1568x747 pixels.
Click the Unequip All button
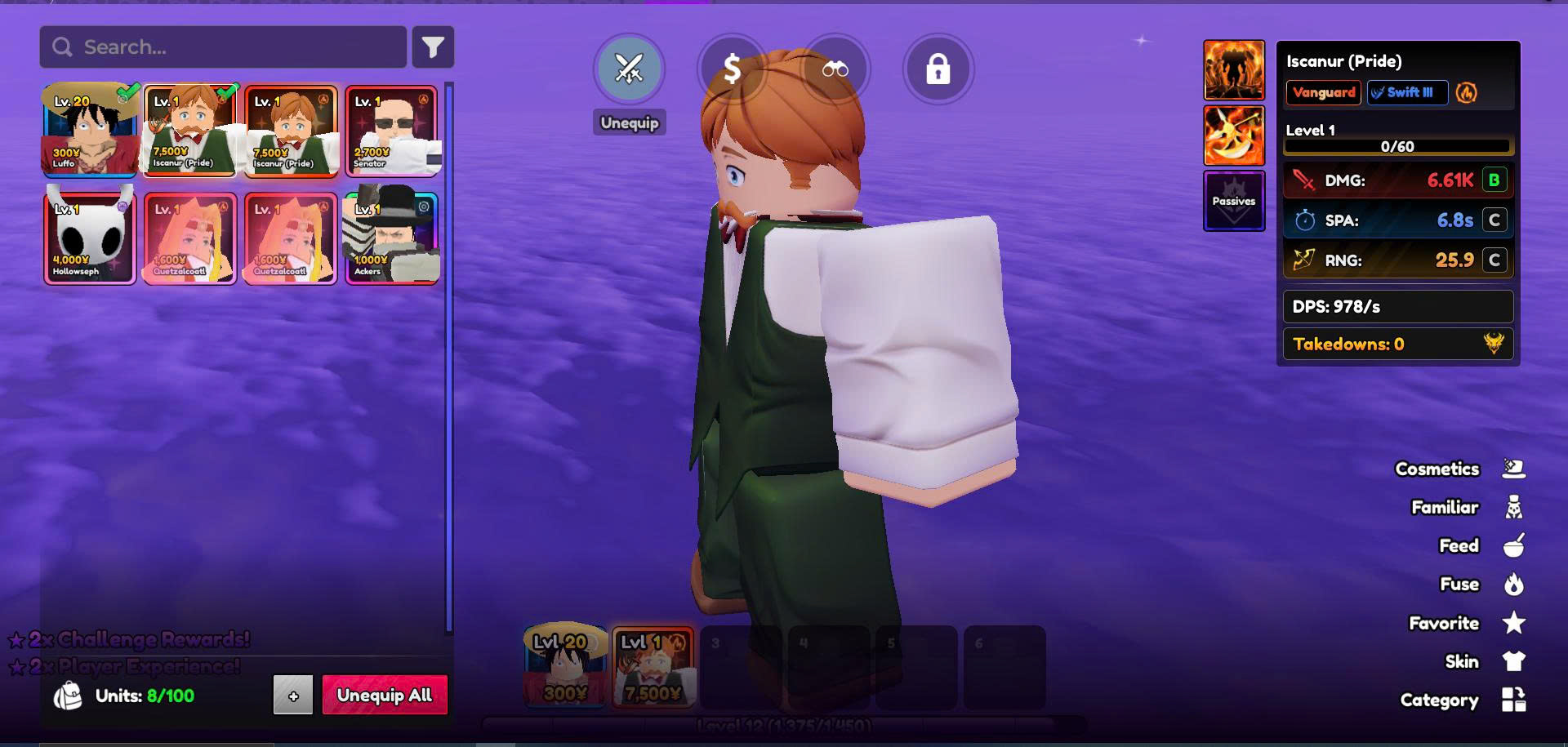coord(385,695)
